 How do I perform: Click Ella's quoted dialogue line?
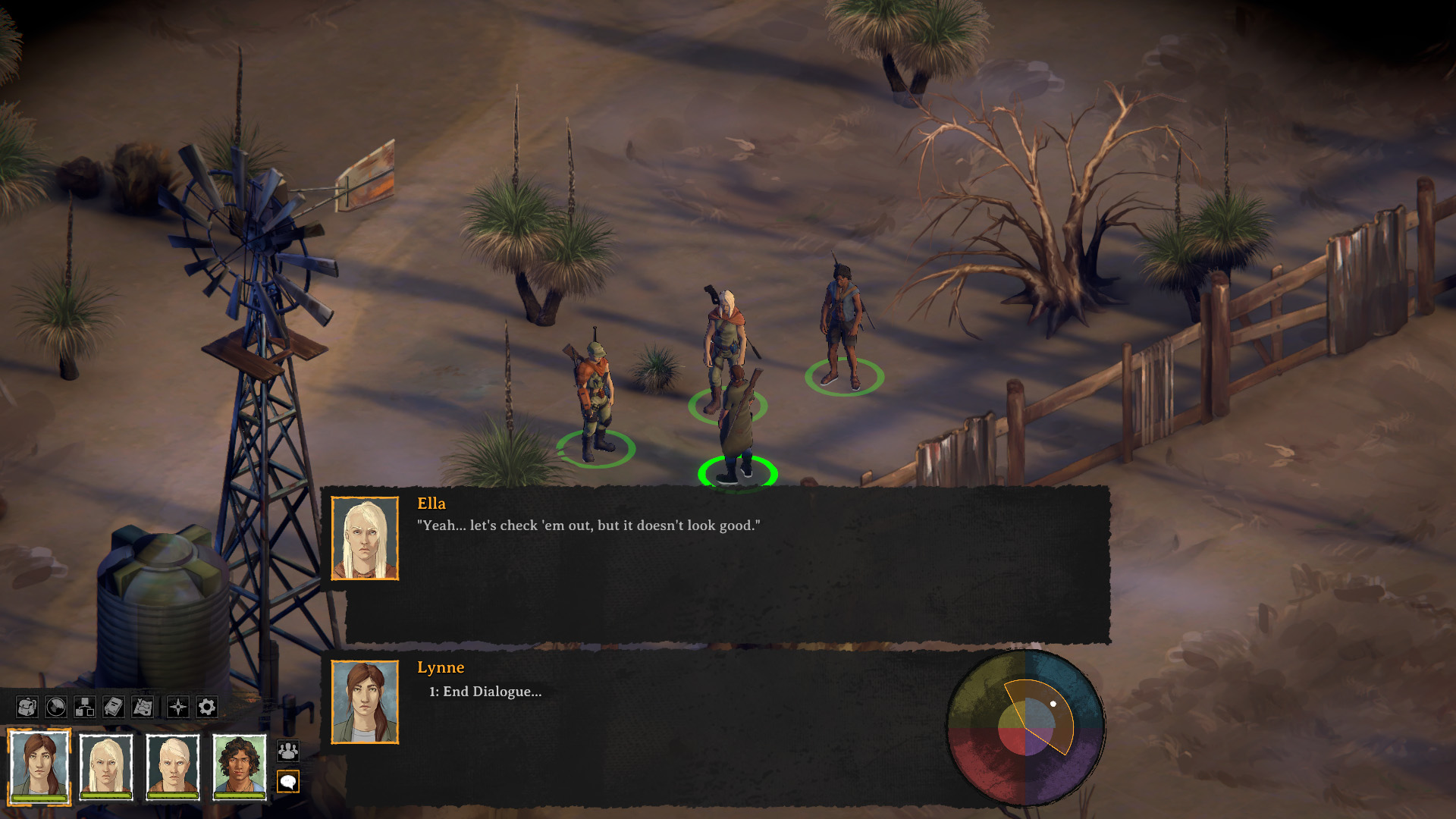(588, 524)
